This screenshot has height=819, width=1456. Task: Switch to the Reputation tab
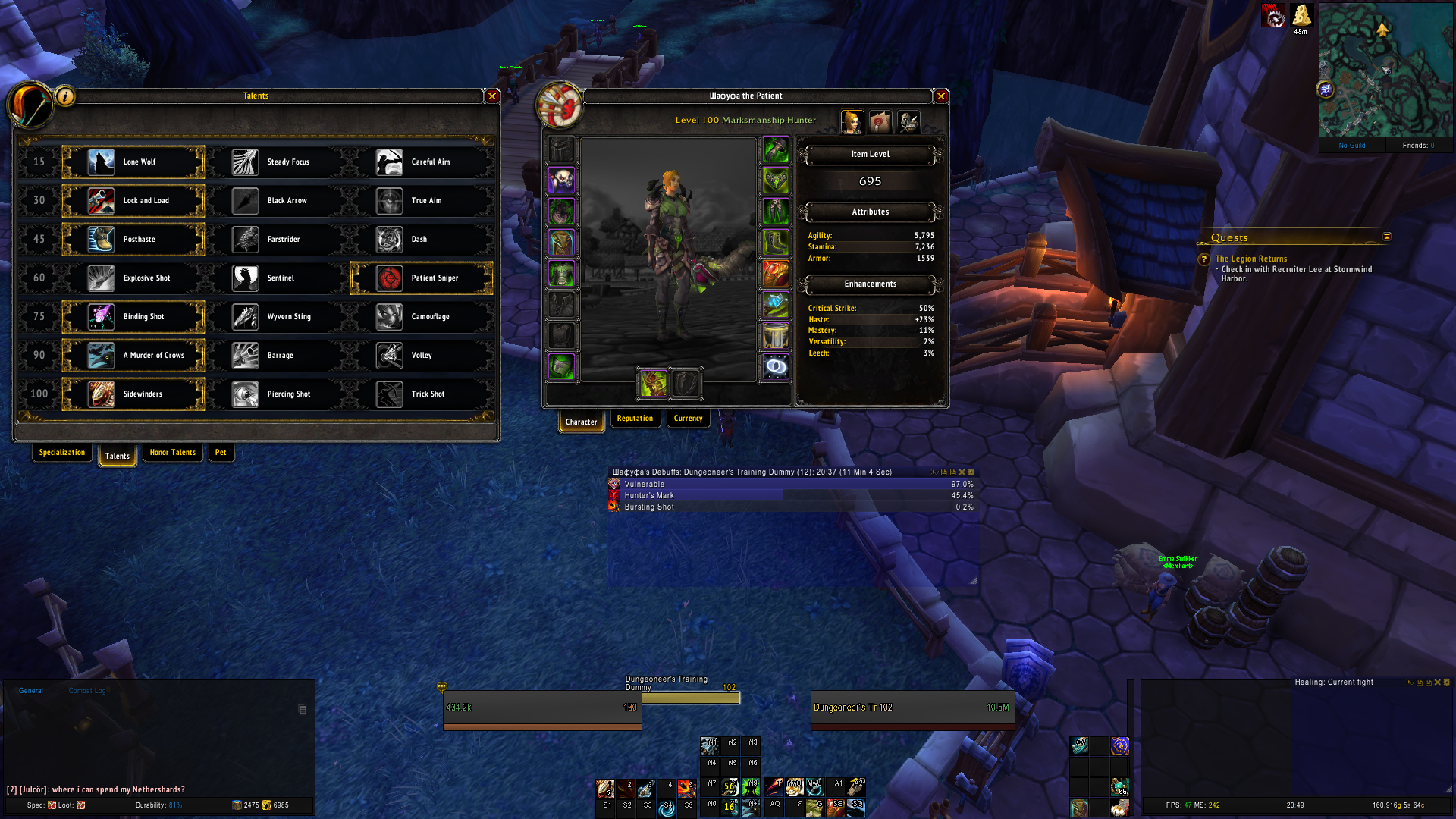point(635,419)
